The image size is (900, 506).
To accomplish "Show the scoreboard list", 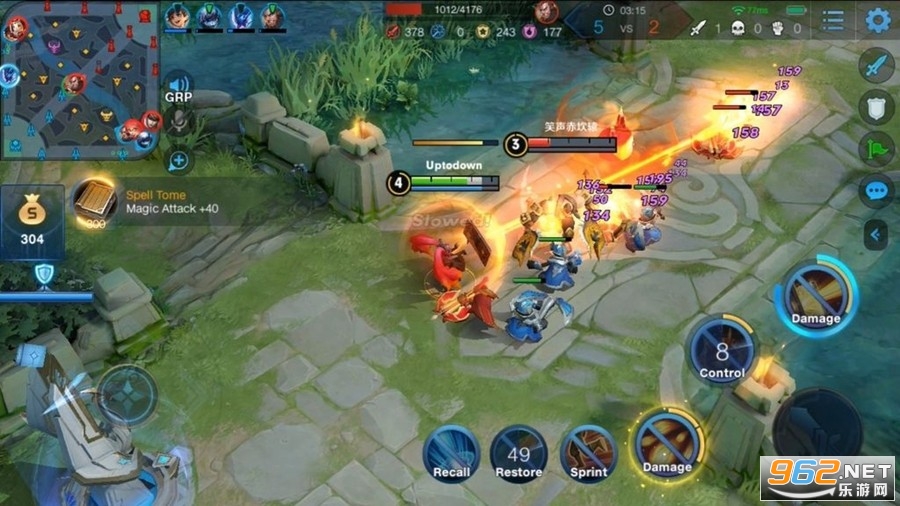I will (x=832, y=20).
